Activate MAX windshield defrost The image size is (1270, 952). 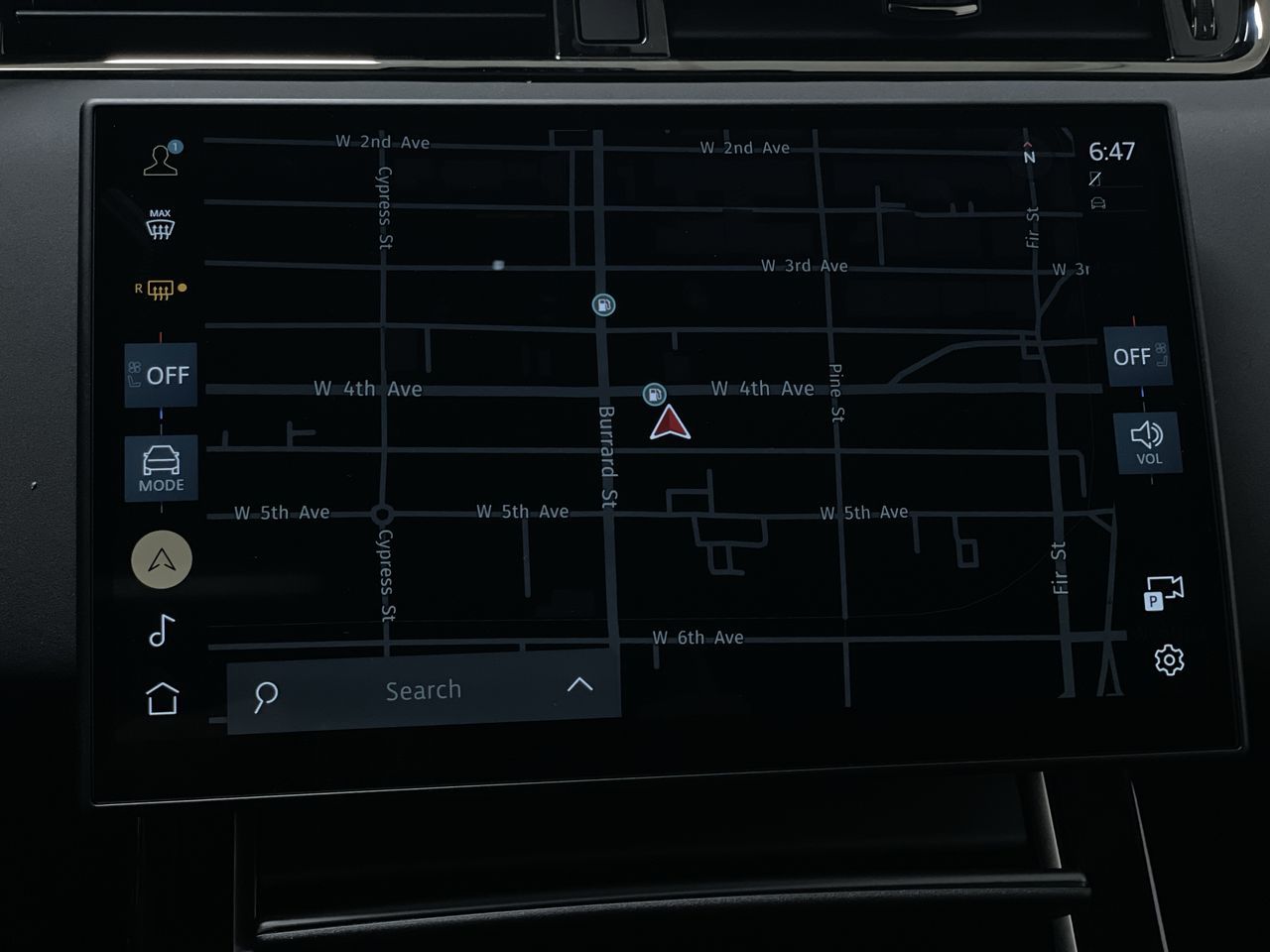click(161, 225)
